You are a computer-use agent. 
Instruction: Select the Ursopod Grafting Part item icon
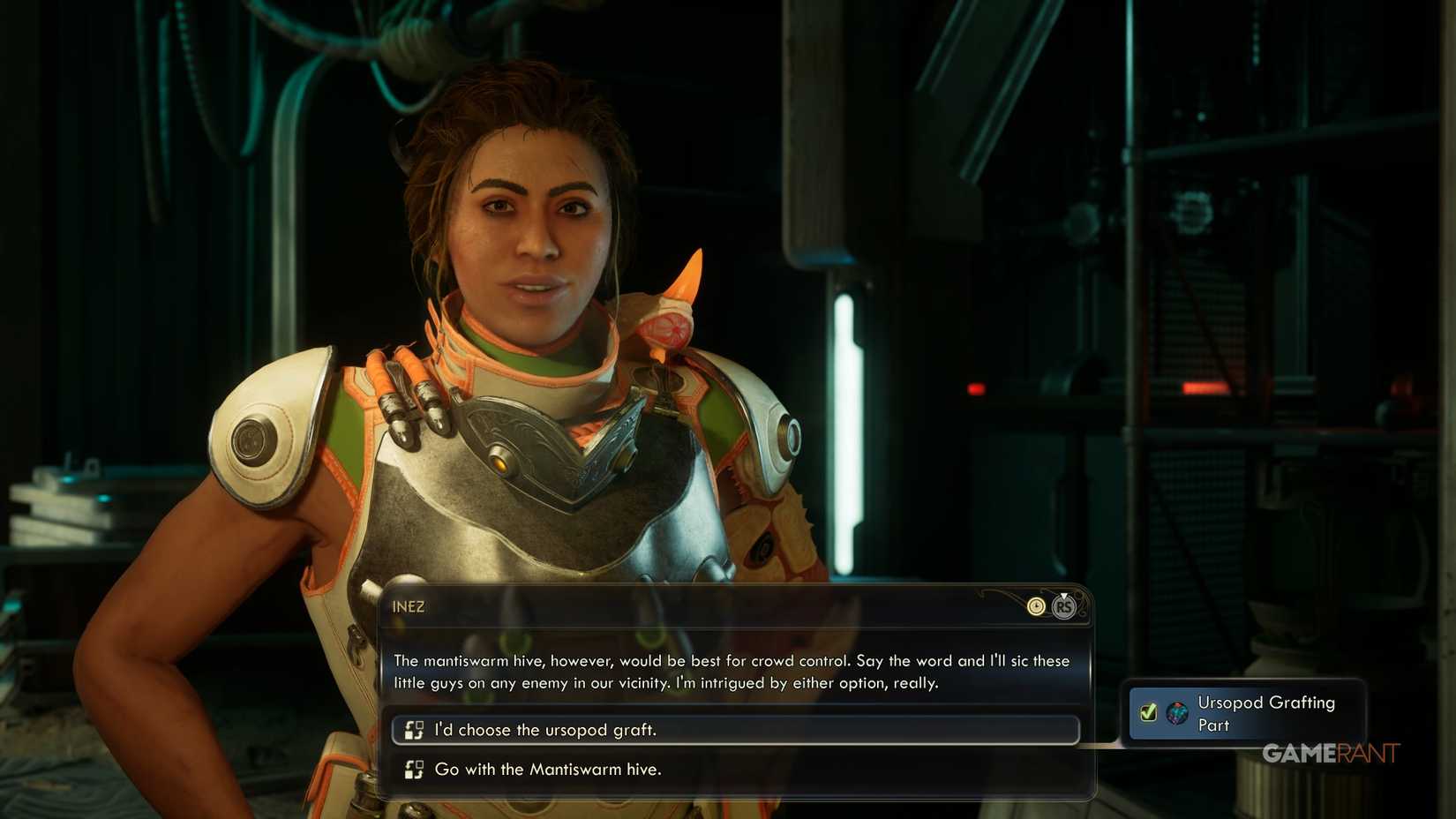[1176, 713]
